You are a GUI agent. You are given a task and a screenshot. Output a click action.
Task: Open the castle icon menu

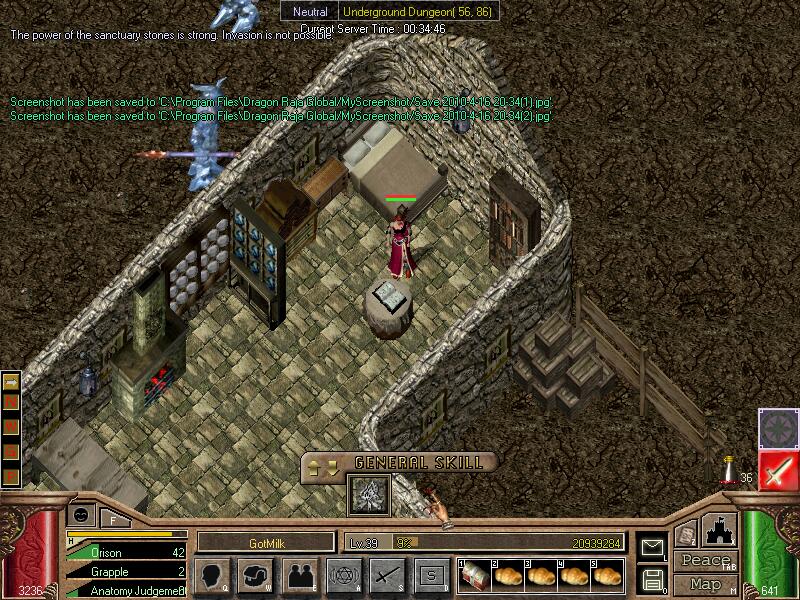coord(720,529)
